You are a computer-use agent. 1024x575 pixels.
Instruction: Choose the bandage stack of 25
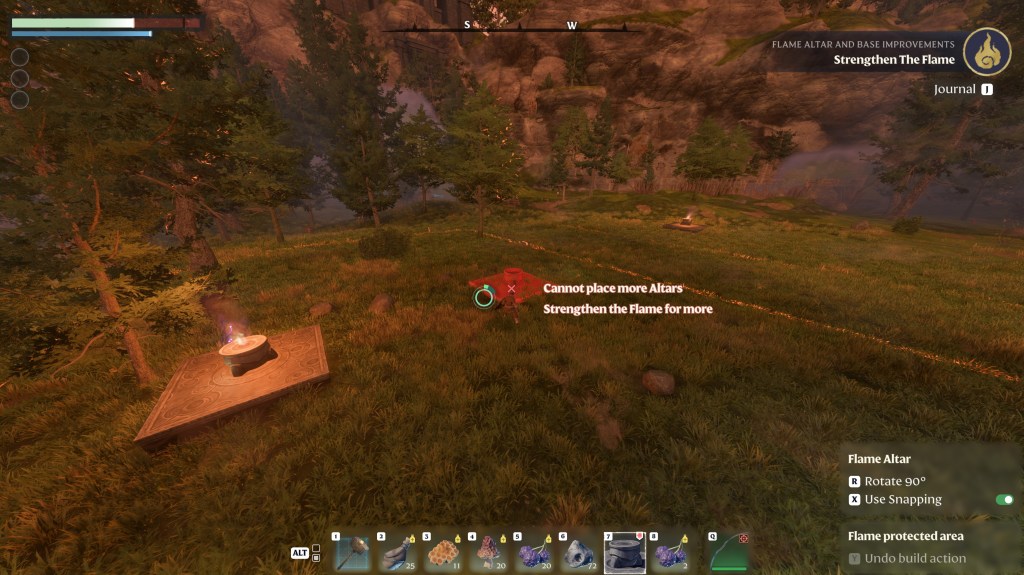tap(396, 553)
